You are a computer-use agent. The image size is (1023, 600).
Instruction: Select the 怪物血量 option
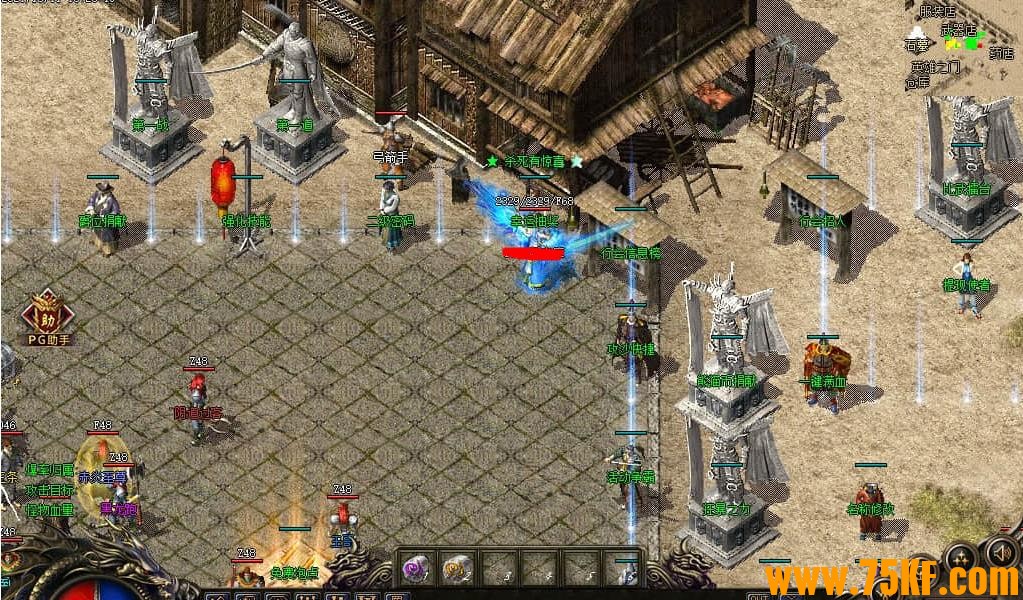(50, 510)
